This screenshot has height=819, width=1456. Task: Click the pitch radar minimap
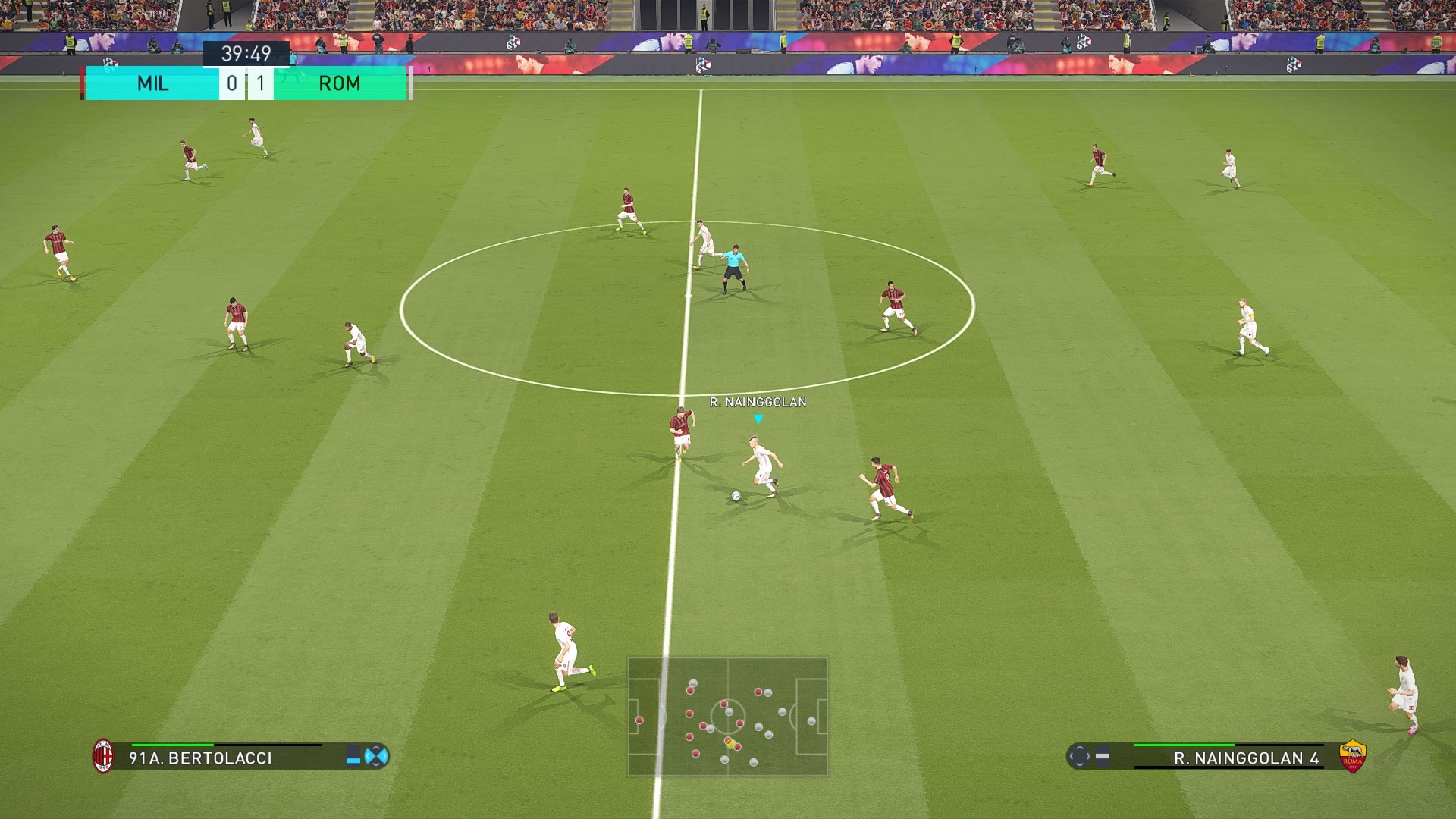(x=728, y=717)
